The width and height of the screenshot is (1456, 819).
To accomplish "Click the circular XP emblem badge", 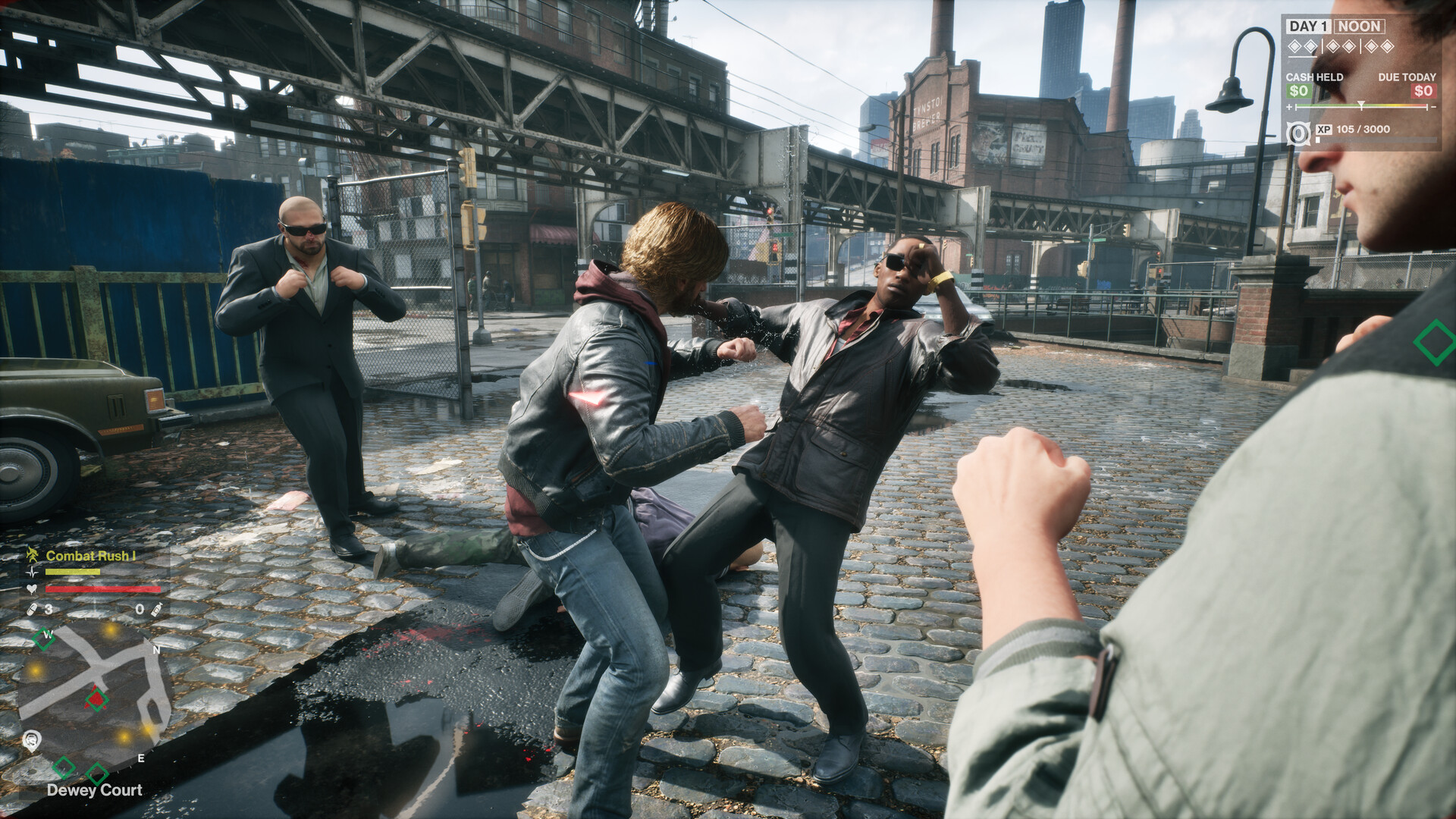I will tap(1298, 133).
